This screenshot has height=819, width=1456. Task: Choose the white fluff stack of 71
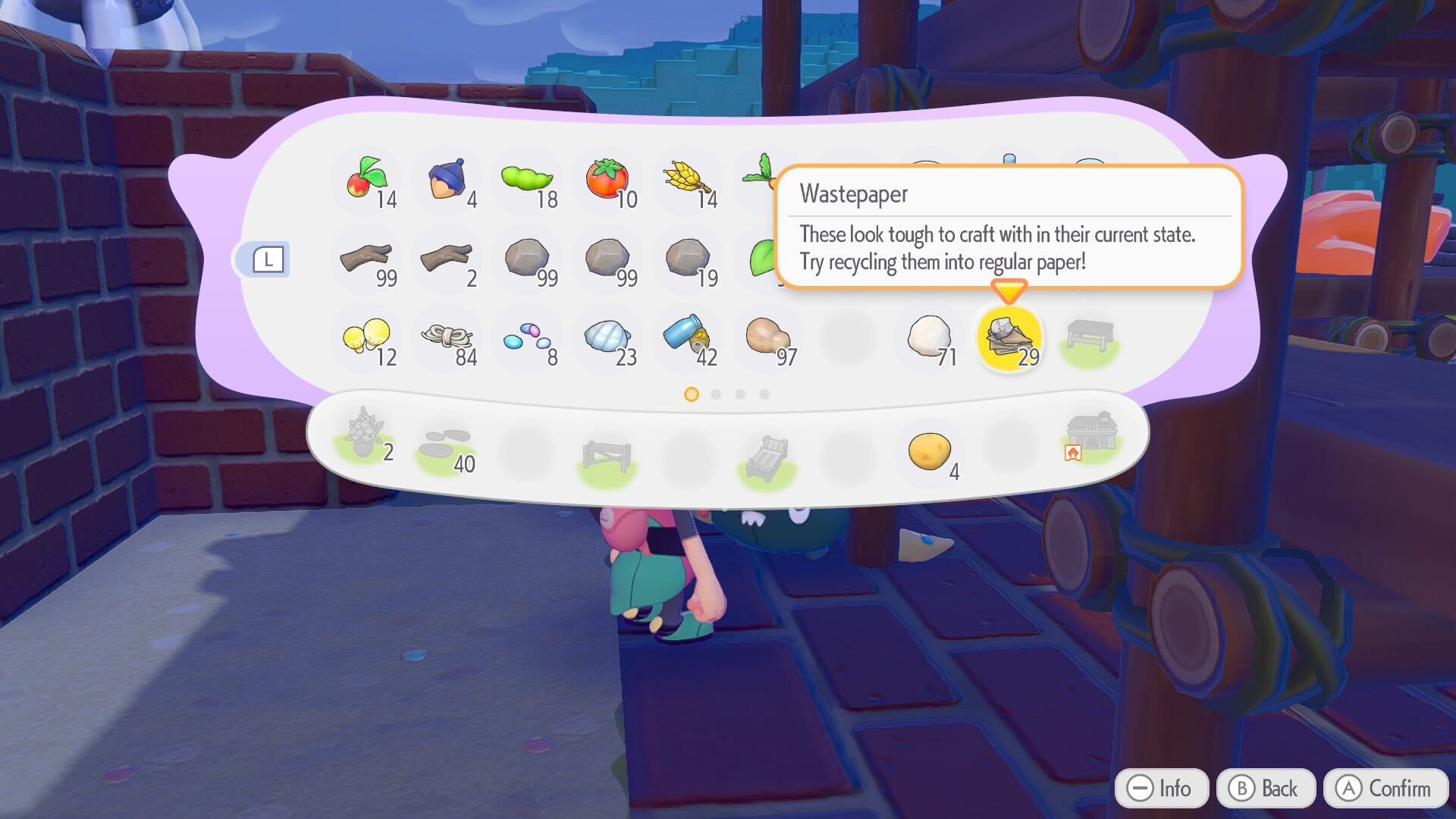930,337
